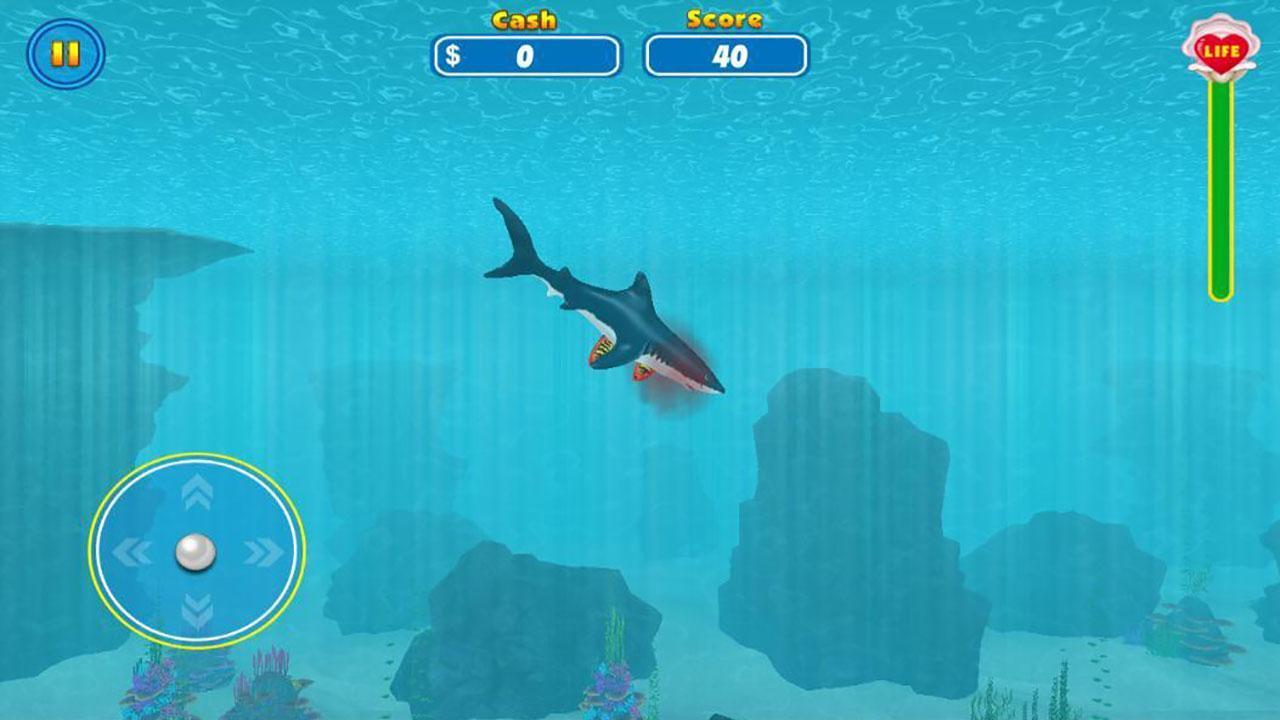Tap the shell base under the LIFE heart
Screen dimensions: 1280x720
(x=1221, y=70)
